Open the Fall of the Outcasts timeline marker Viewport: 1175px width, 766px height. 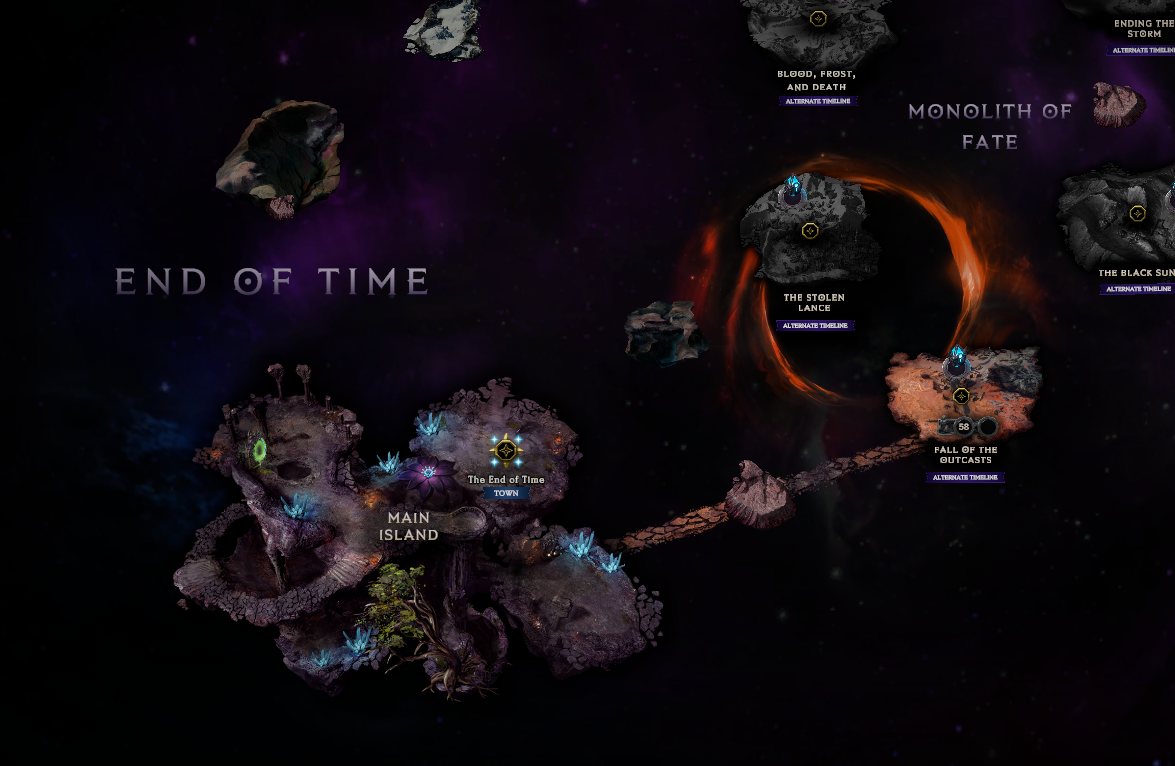tap(961, 396)
